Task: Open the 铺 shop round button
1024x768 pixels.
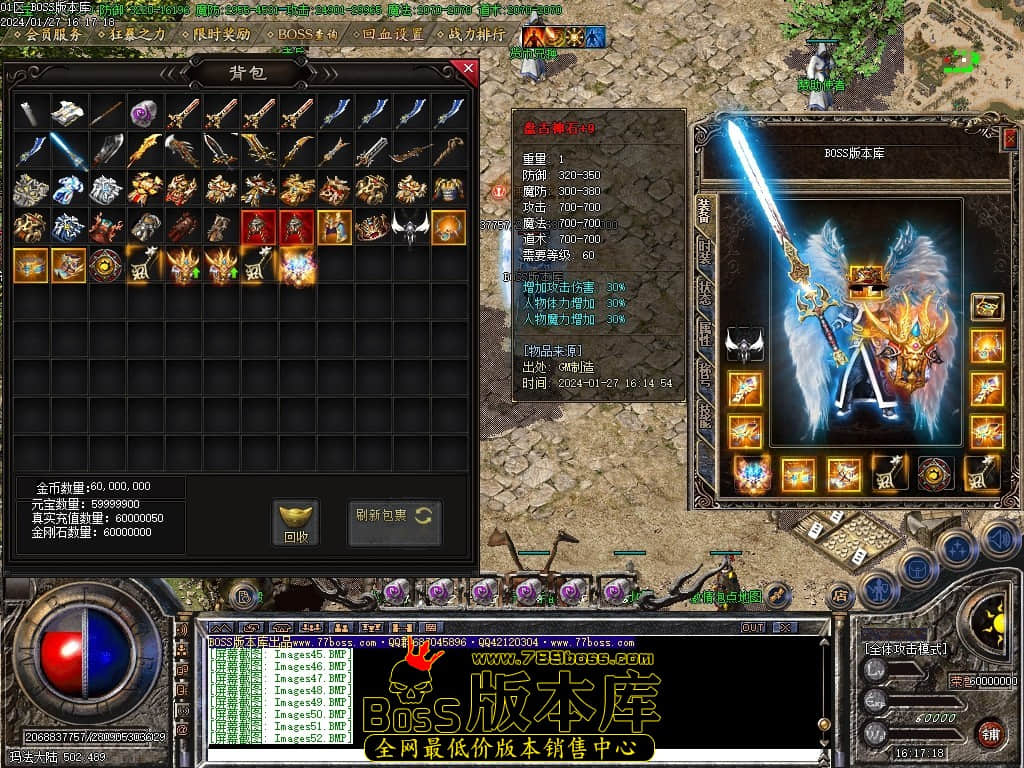Action: [989, 733]
